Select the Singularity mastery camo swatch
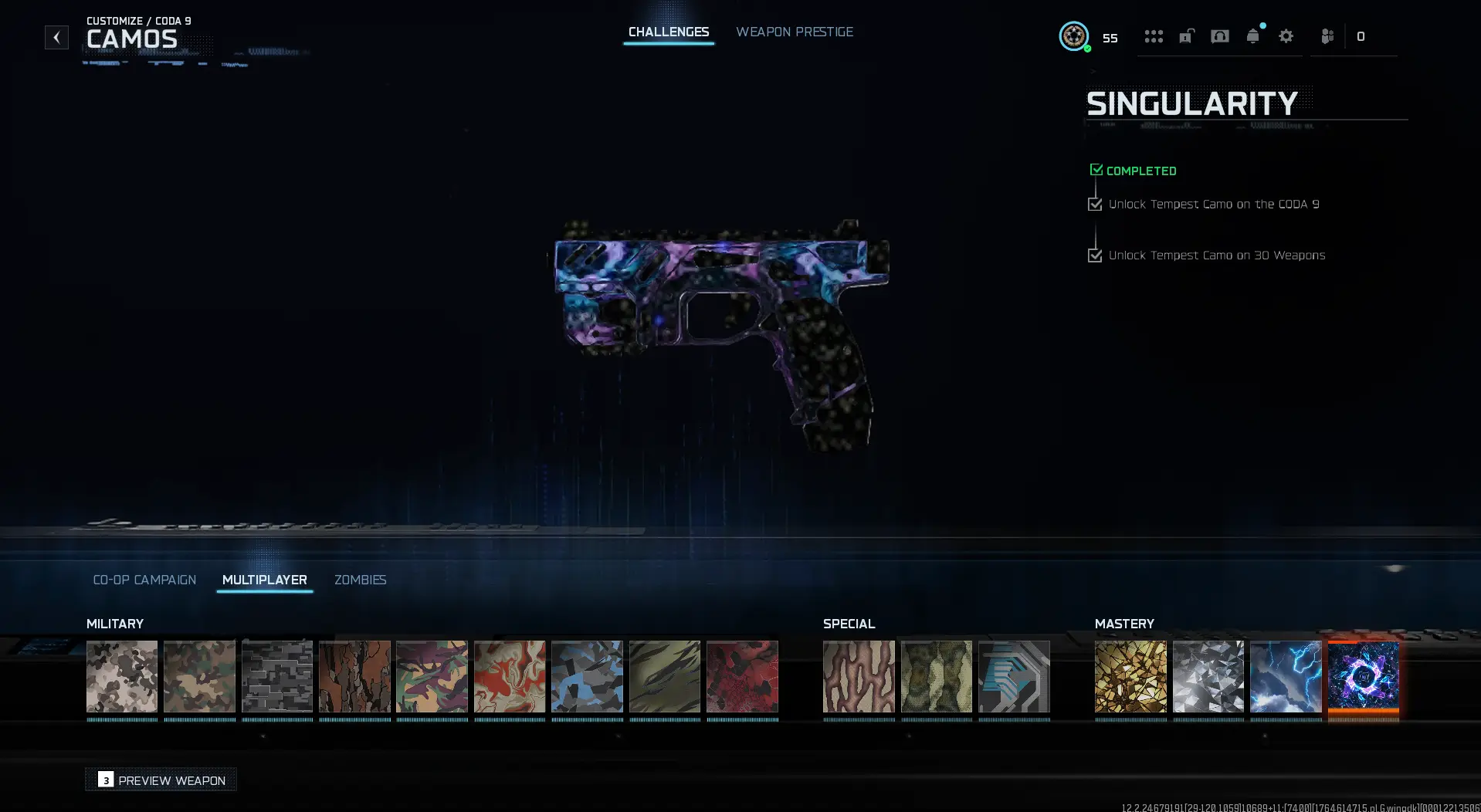This screenshot has height=812, width=1481. click(1363, 678)
